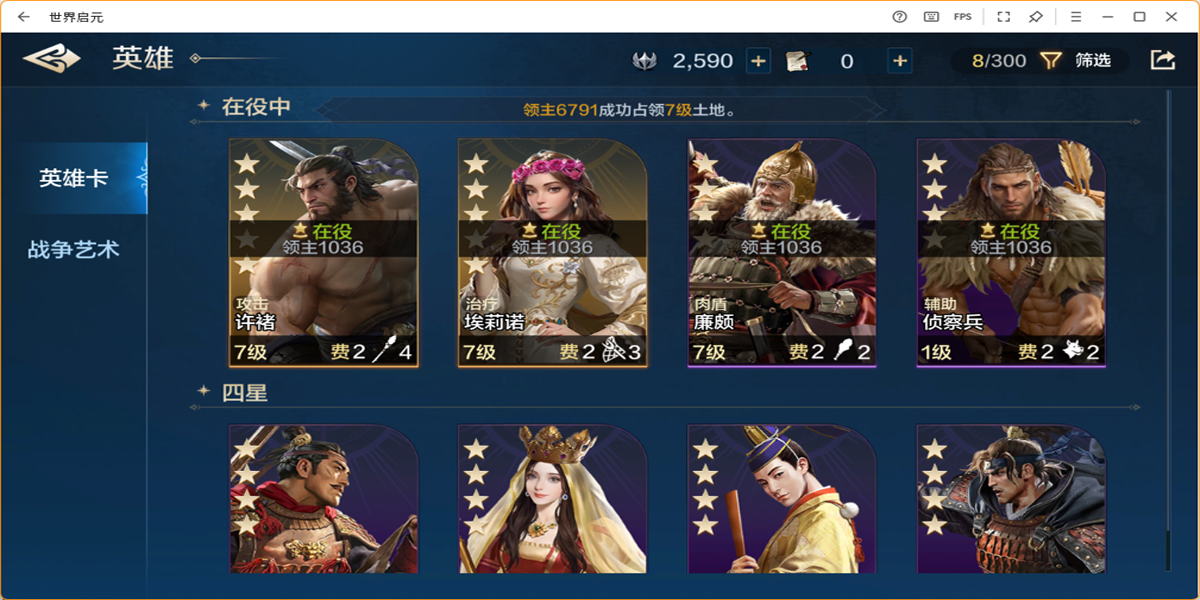Choose the 埃莉诺 healer card
Image resolution: width=1200 pixels, height=600 pixels.
(552, 252)
